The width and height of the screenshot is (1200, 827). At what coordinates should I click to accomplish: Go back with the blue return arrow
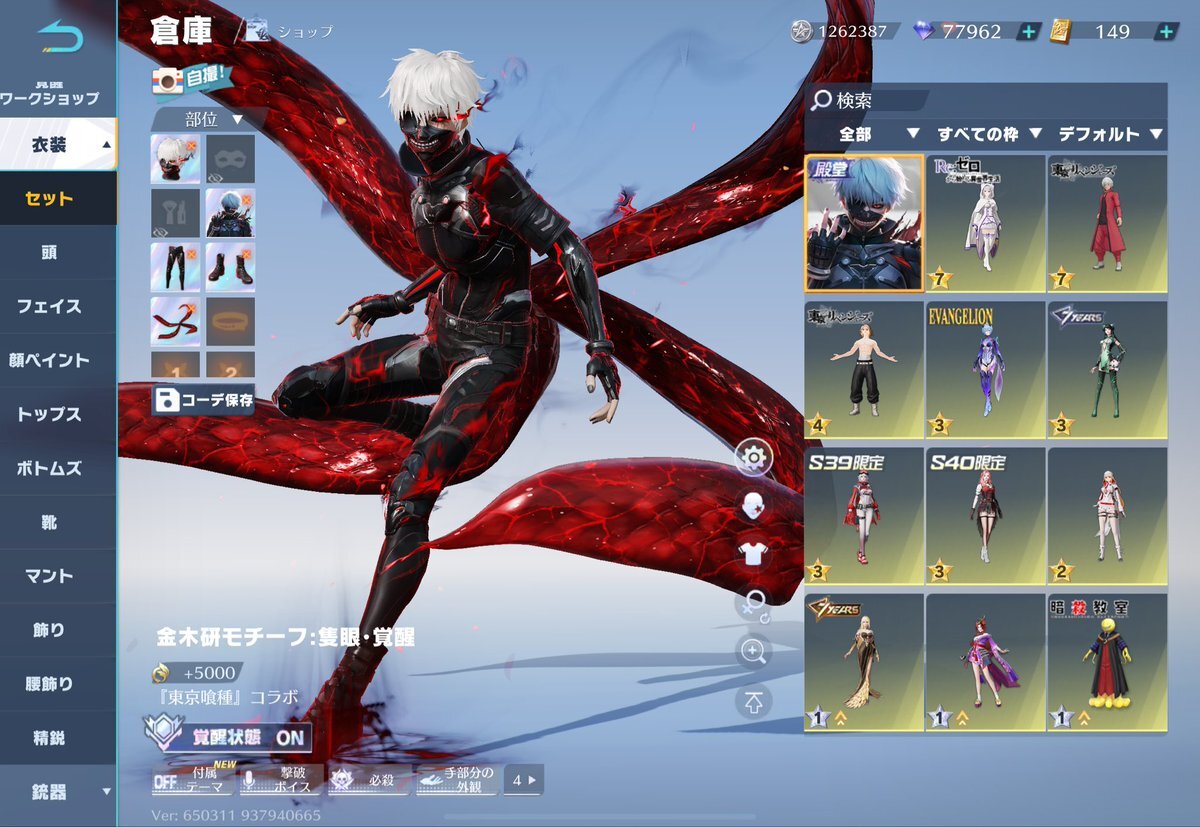point(59,38)
